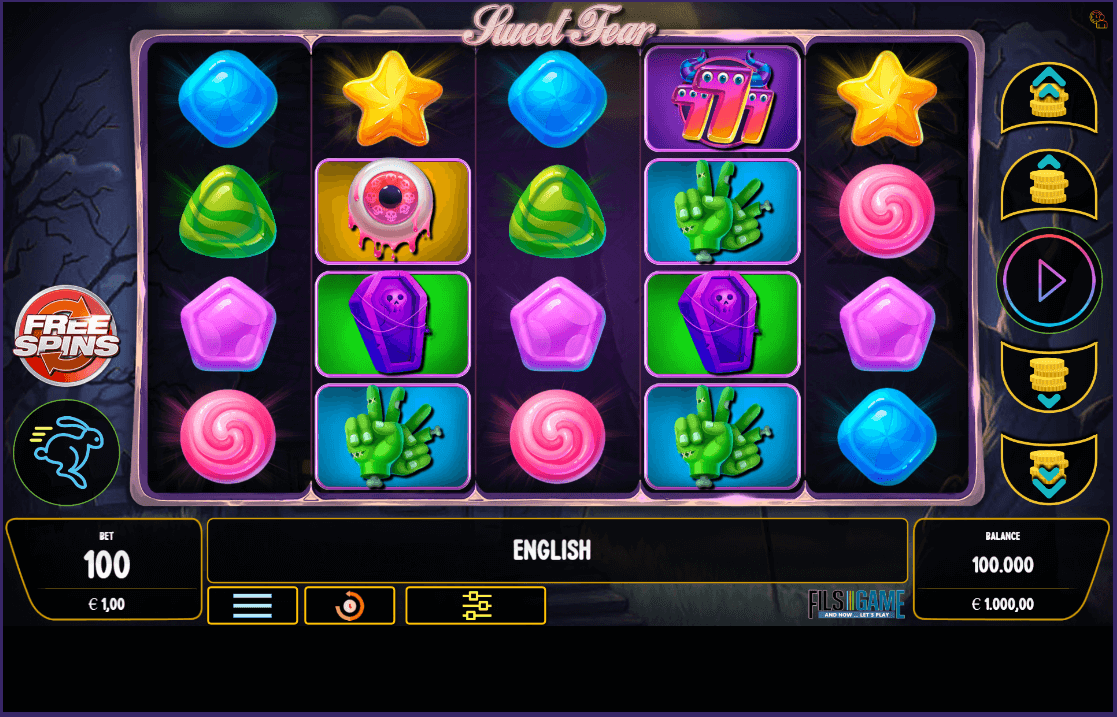Click the Fils Game logo
The height and width of the screenshot is (717, 1117).
point(856,604)
